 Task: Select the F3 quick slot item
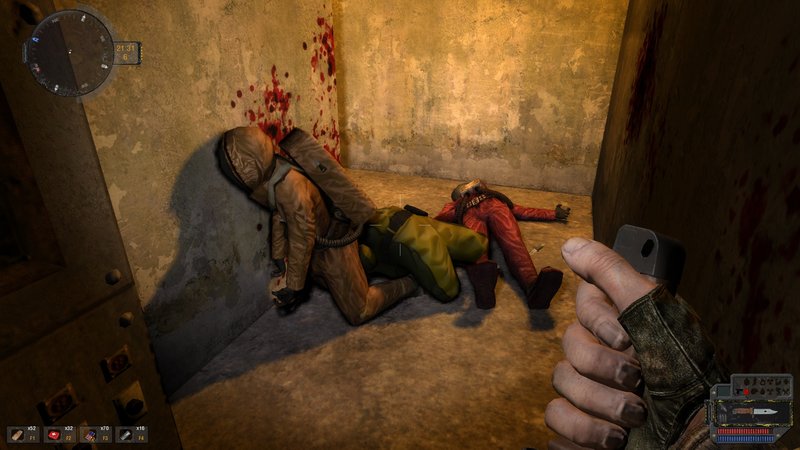pyautogui.click(x=91, y=435)
